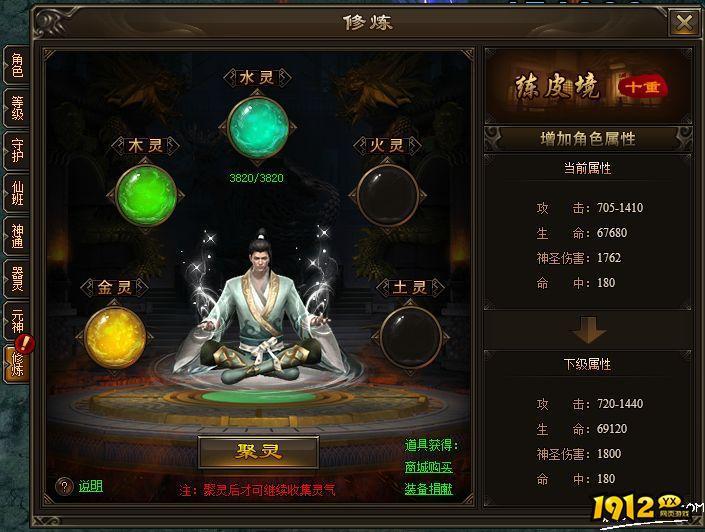Open the 器灵 tab

[x=17, y=279]
